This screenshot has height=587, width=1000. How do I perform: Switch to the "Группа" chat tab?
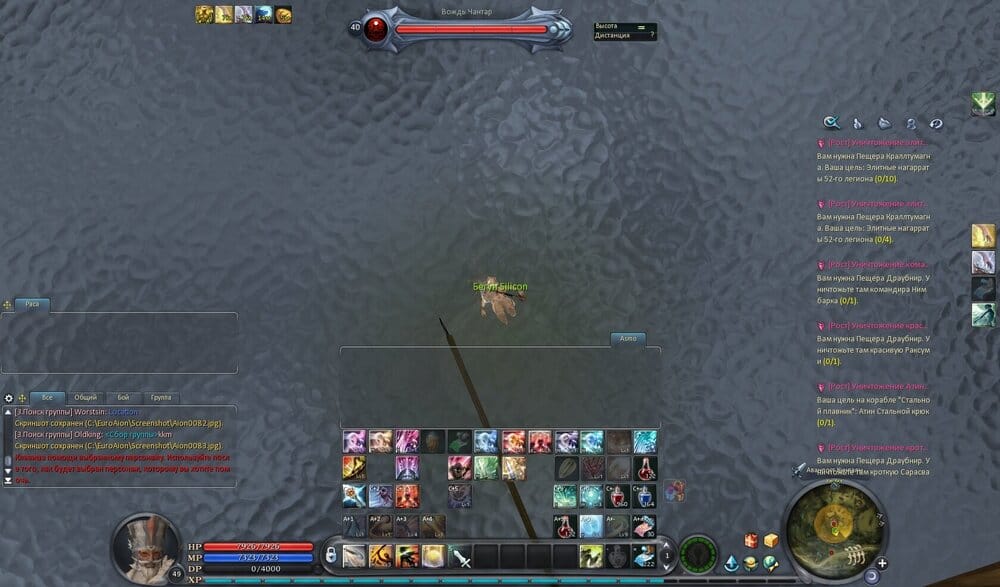[159, 397]
